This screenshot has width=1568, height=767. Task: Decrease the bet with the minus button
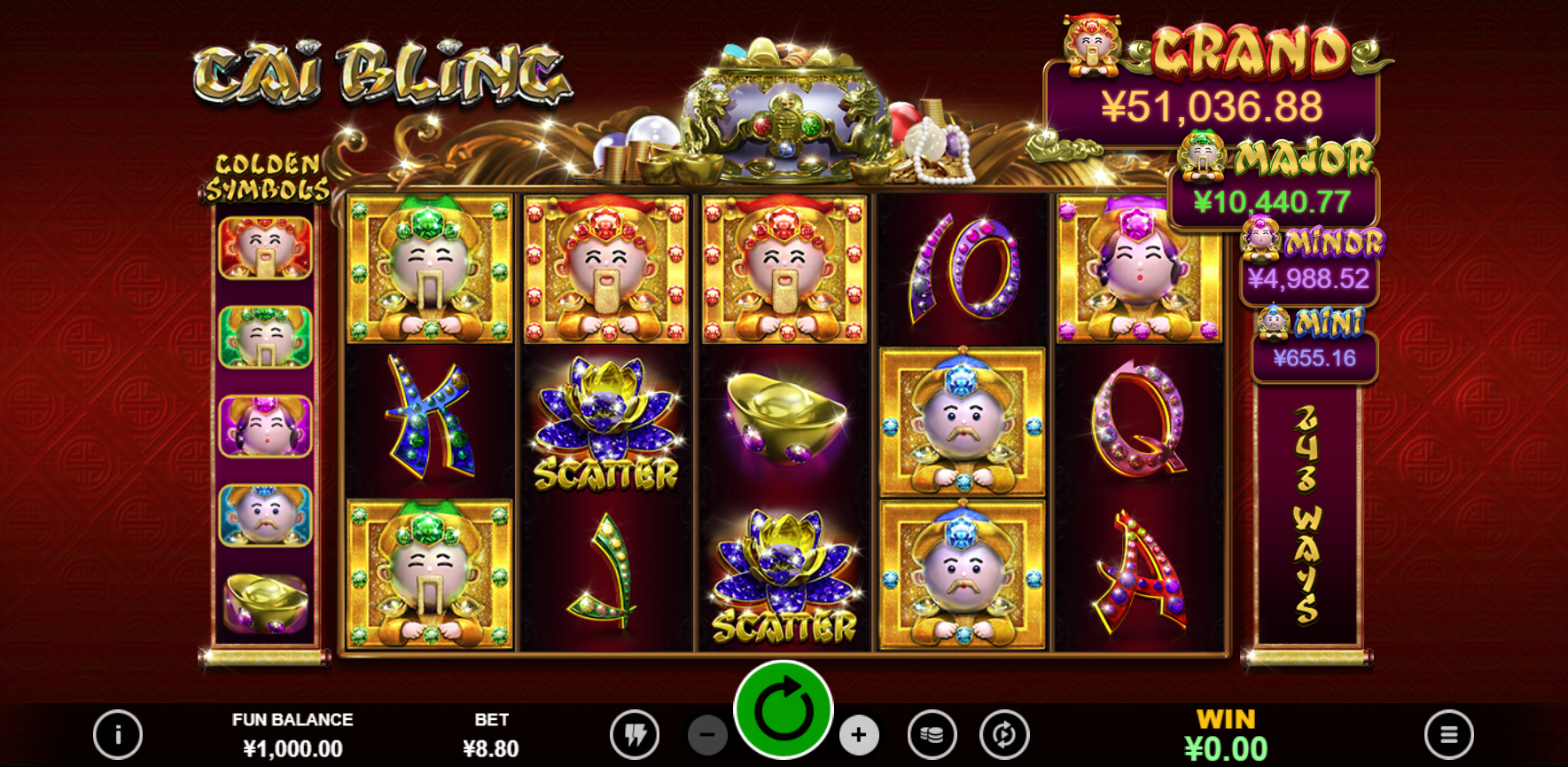pyautogui.click(x=707, y=735)
